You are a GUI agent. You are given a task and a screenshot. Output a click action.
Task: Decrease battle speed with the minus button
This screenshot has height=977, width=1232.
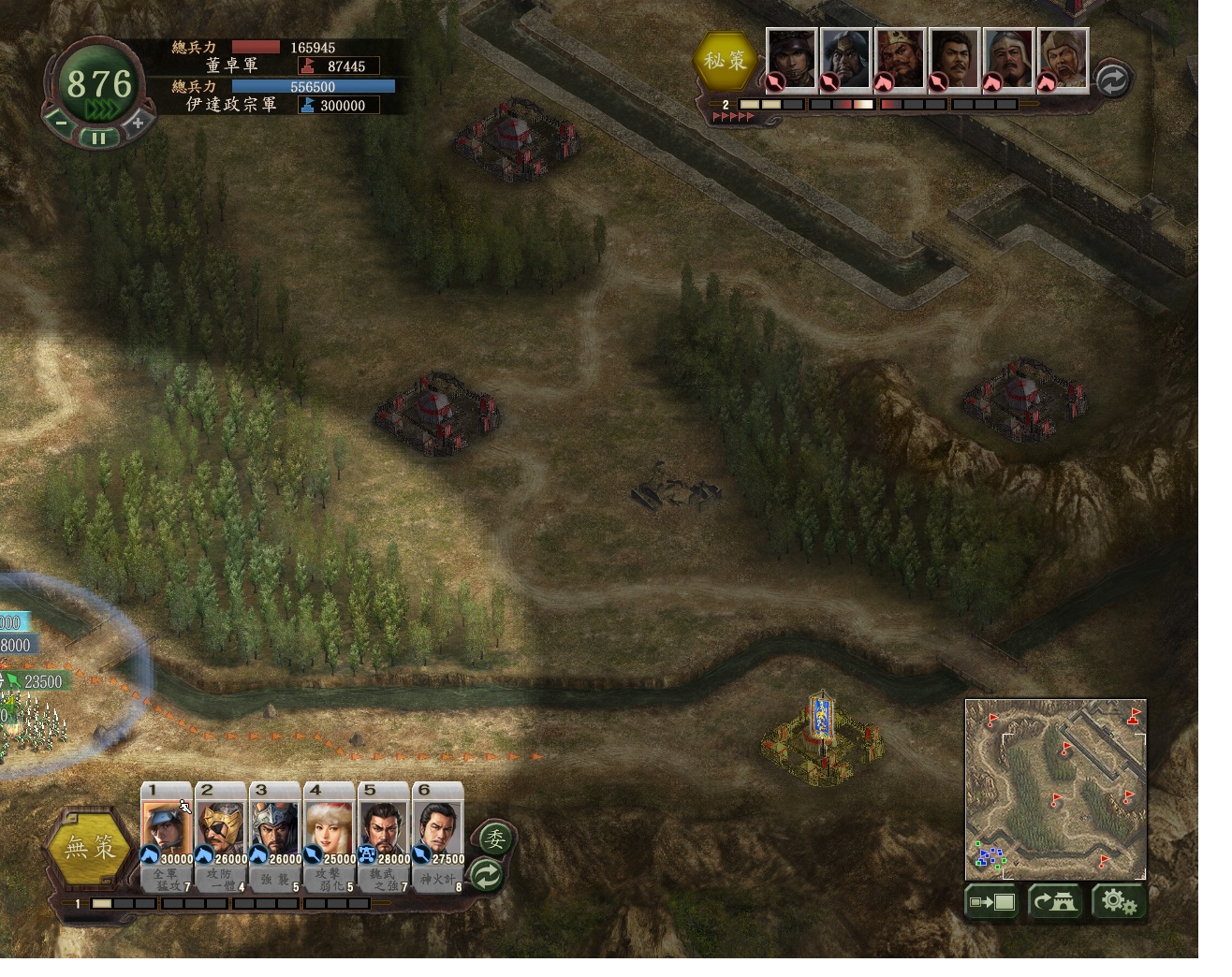coord(60,122)
